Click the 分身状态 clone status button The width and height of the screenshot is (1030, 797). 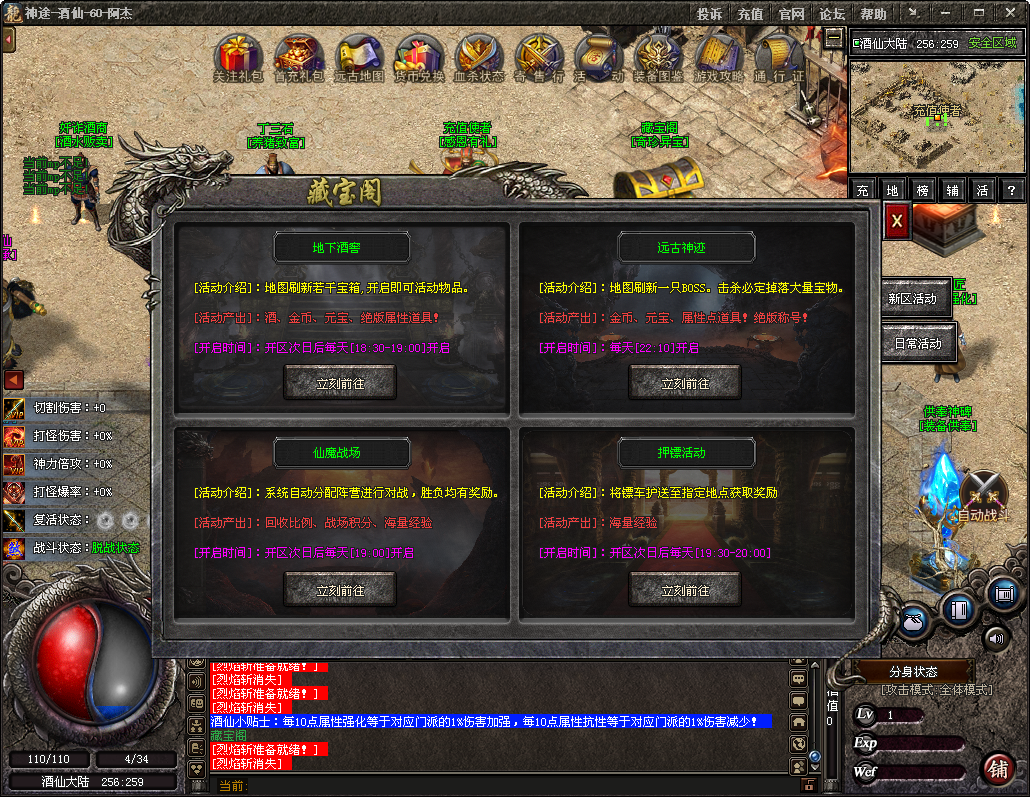tap(913, 671)
